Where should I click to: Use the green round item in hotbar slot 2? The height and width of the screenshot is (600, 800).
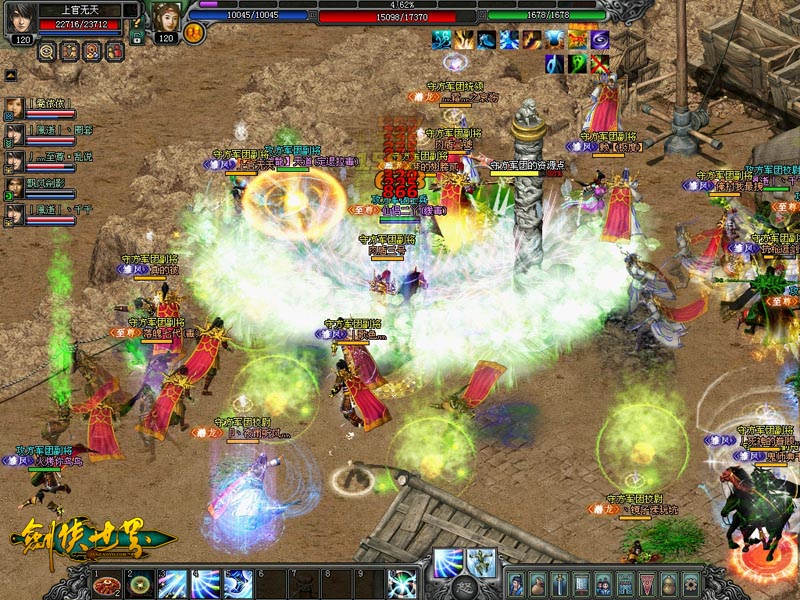tap(140, 584)
